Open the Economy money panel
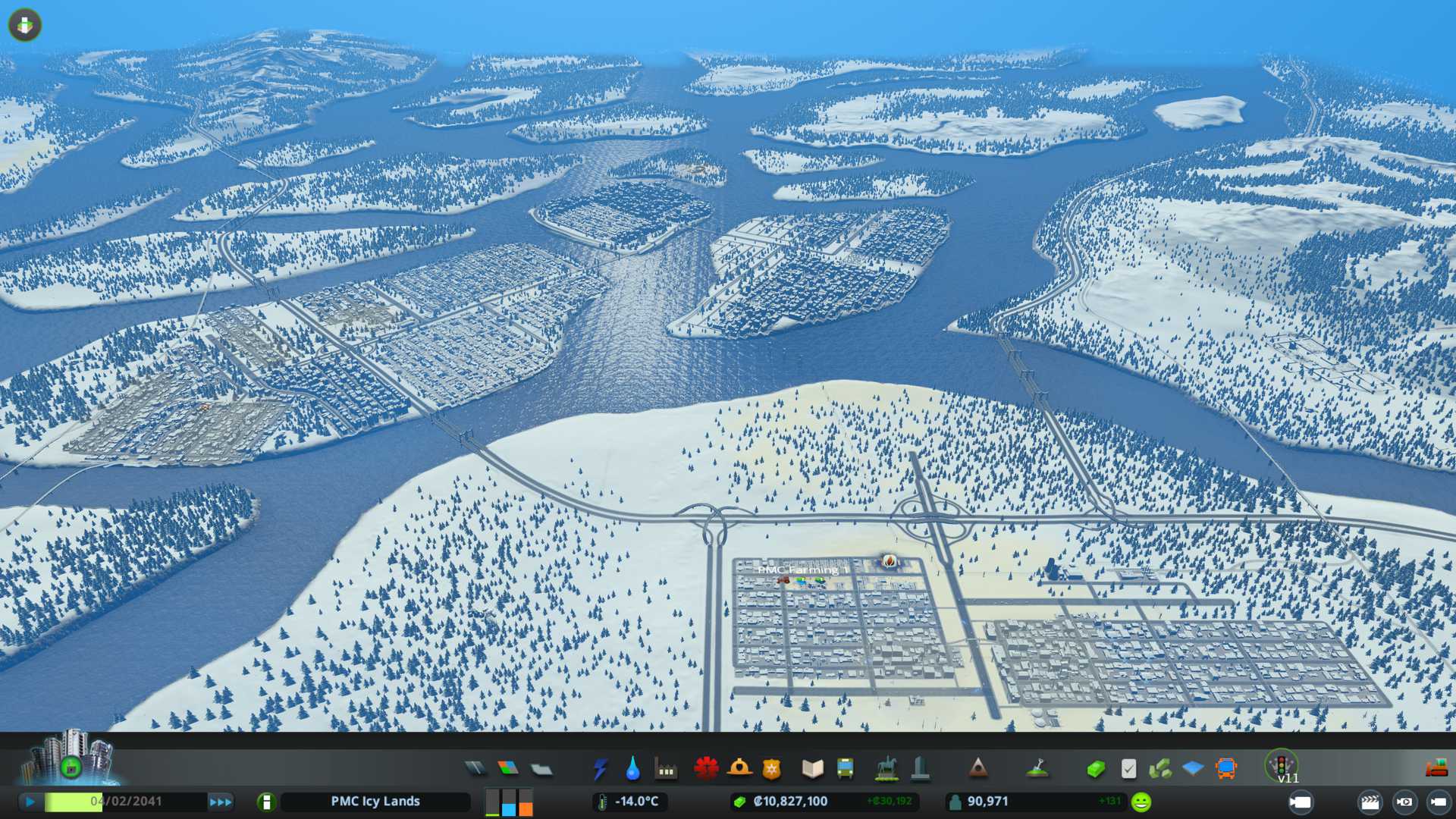Viewport: 1456px width, 819px height. pos(1095,769)
